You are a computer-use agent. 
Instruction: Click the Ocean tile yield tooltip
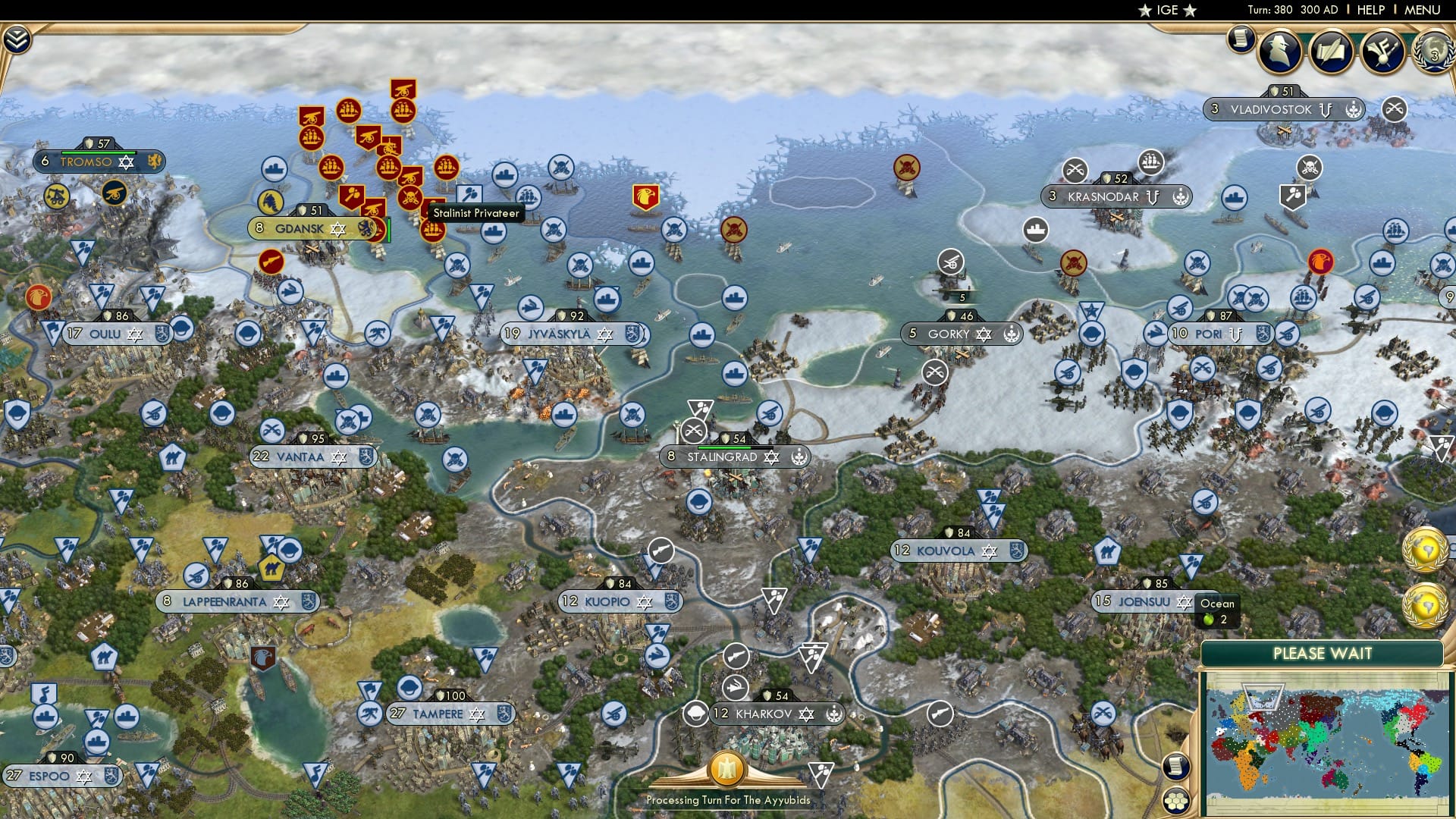point(1216,610)
